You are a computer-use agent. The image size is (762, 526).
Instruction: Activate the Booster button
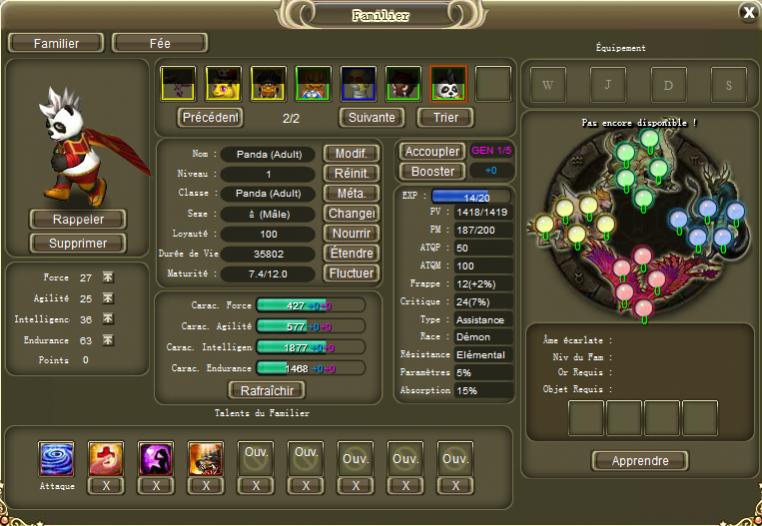click(432, 171)
